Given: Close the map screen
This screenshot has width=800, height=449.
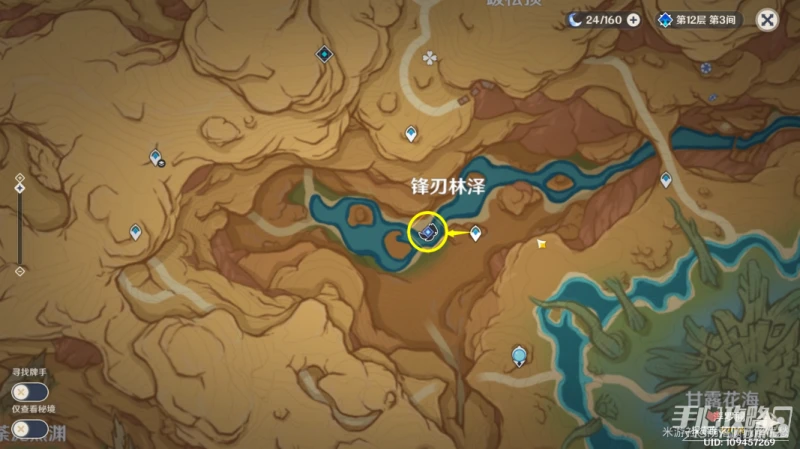Looking at the screenshot, I should 767,19.
